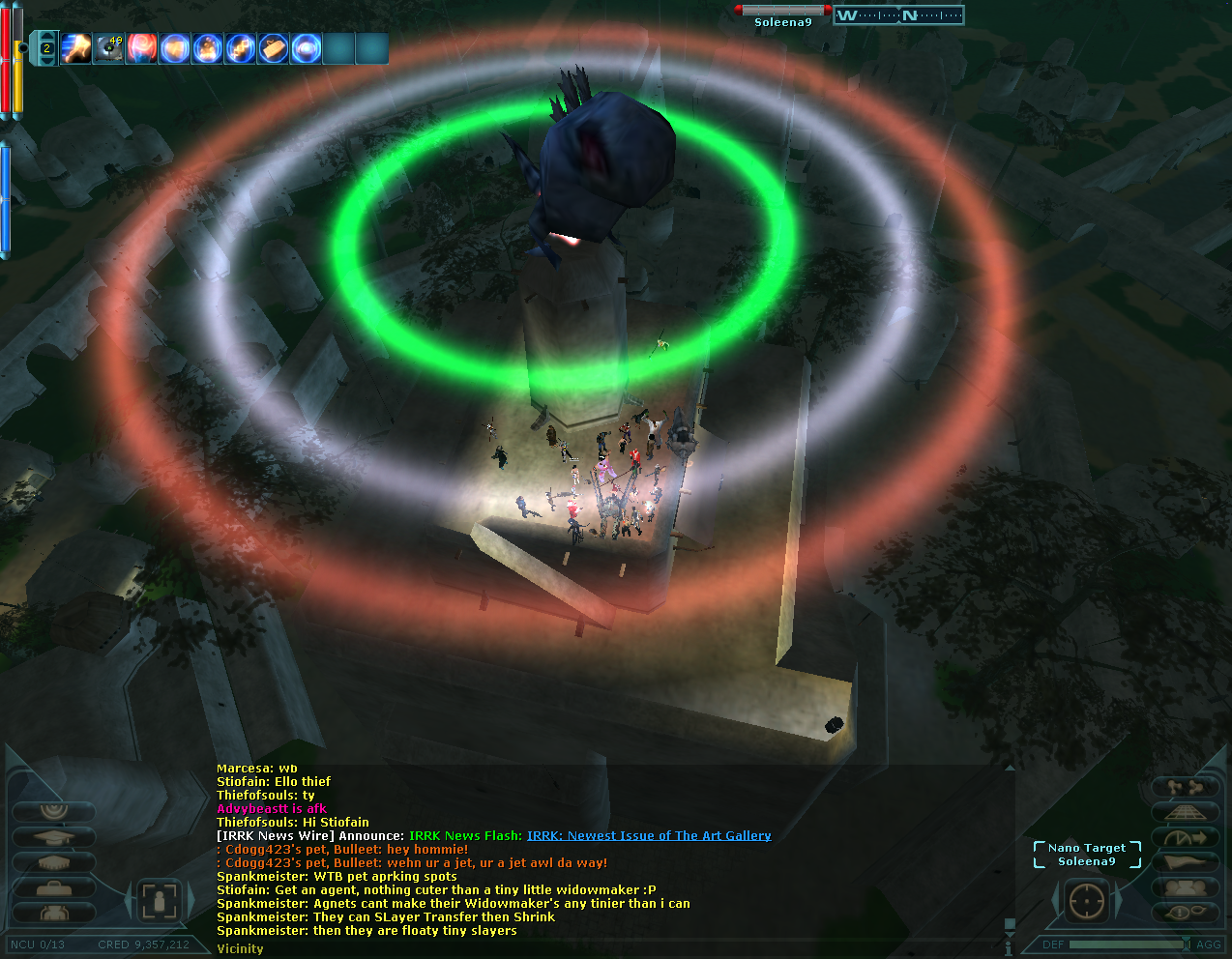Open the IRRK Art Gallery news link
This screenshot has width=1232, height=959.
coord(649,835)
